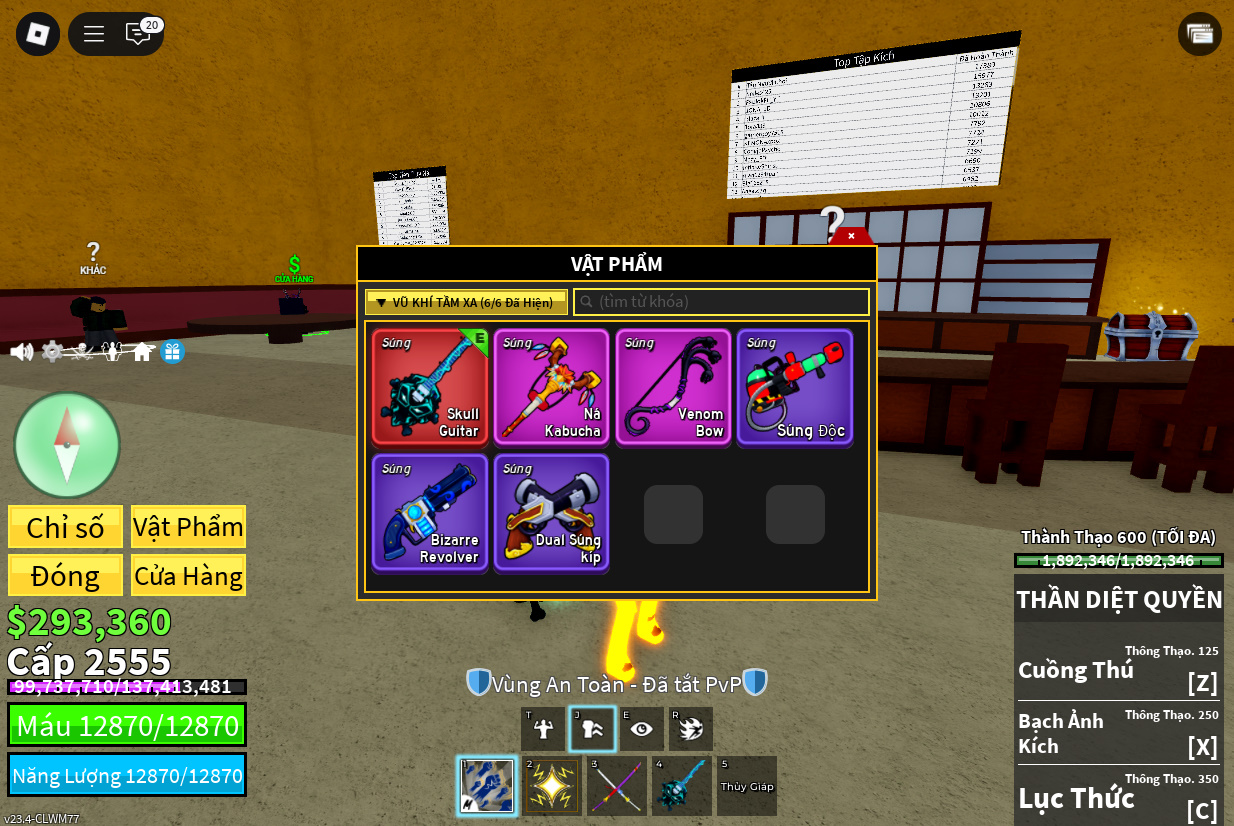Select the Súng Độc gun
This screenshot has height=826, width=1234.
795,386
